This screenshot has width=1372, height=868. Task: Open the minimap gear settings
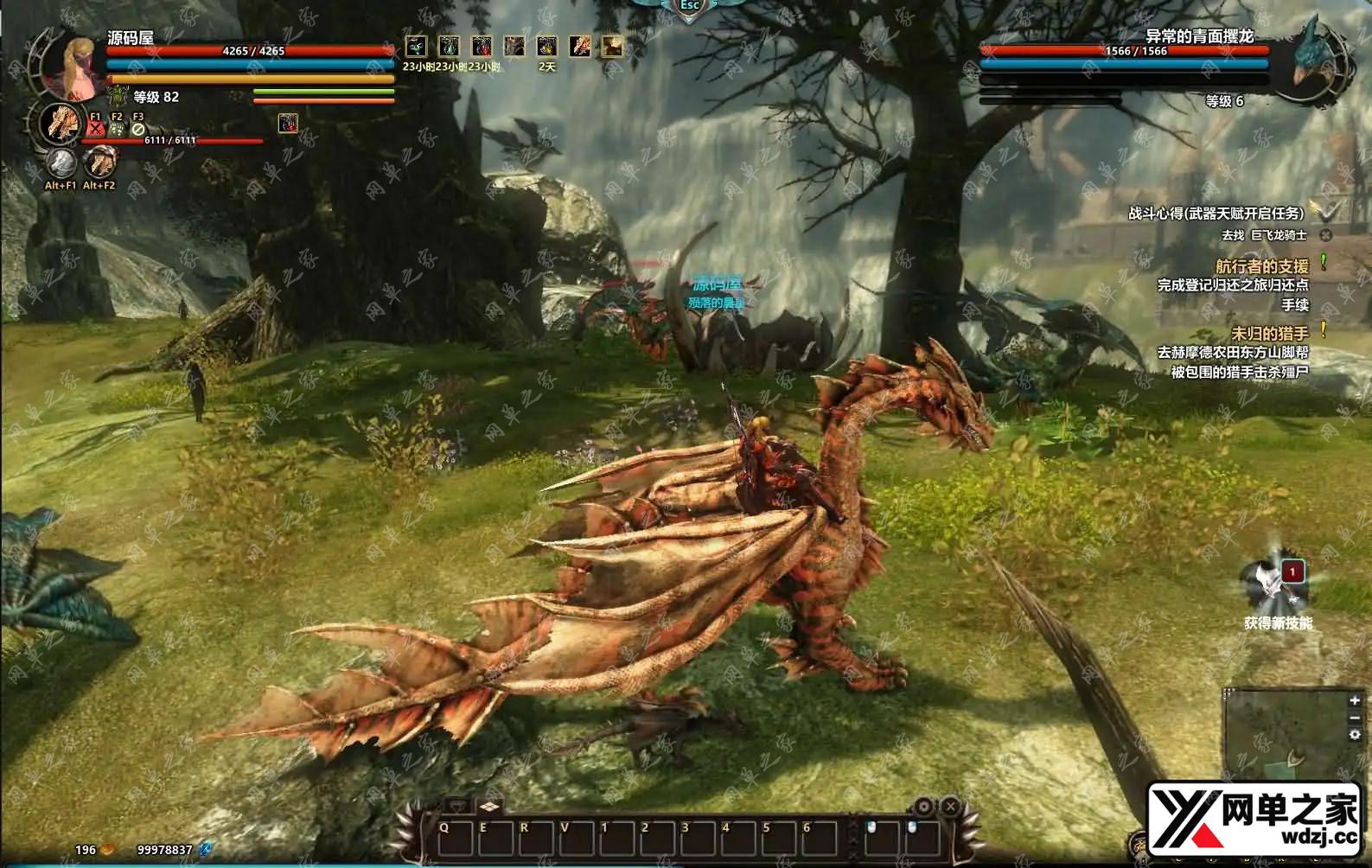click(x=1355, y=735)
